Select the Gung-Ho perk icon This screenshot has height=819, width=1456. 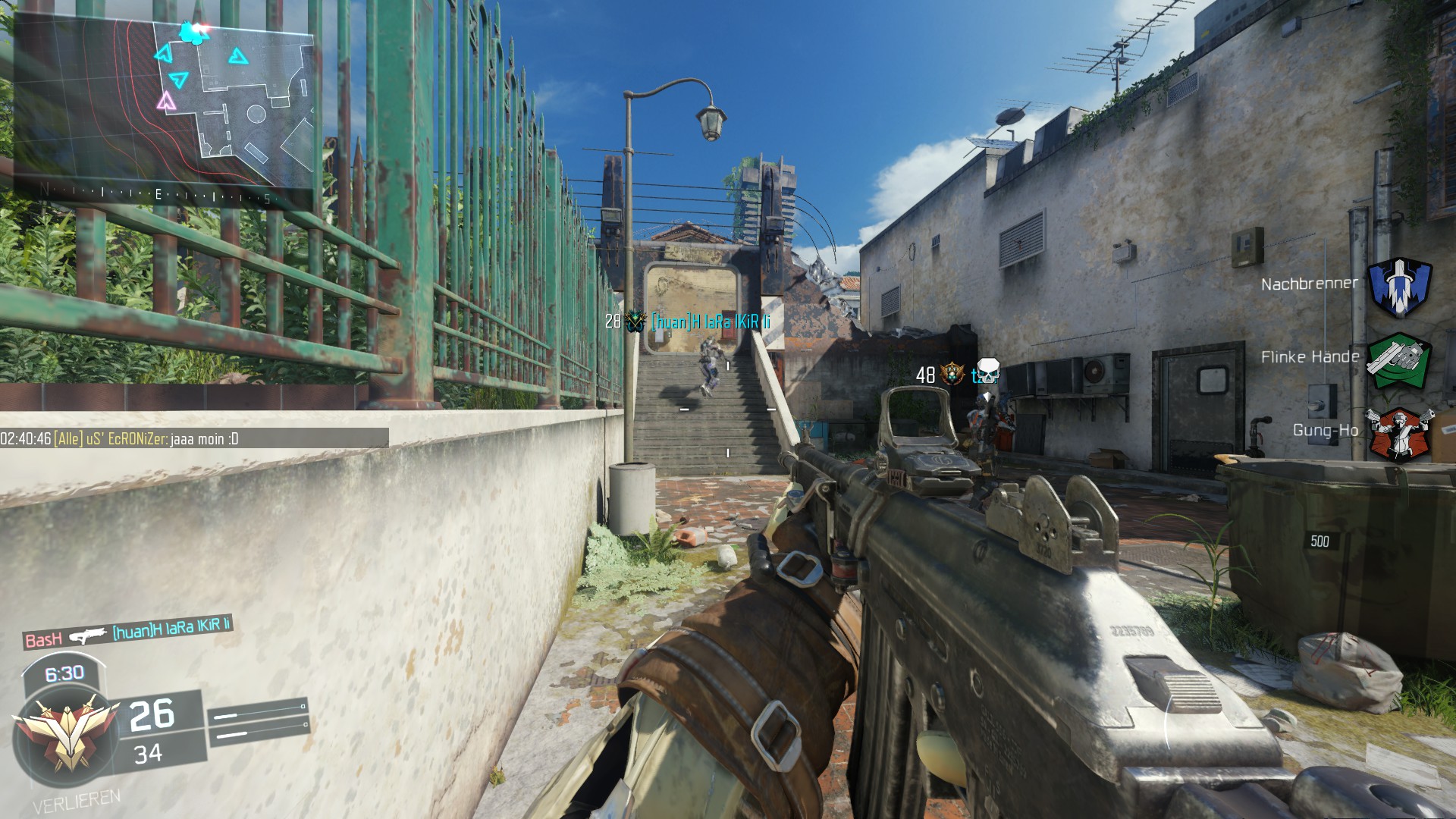point(1399,432)
